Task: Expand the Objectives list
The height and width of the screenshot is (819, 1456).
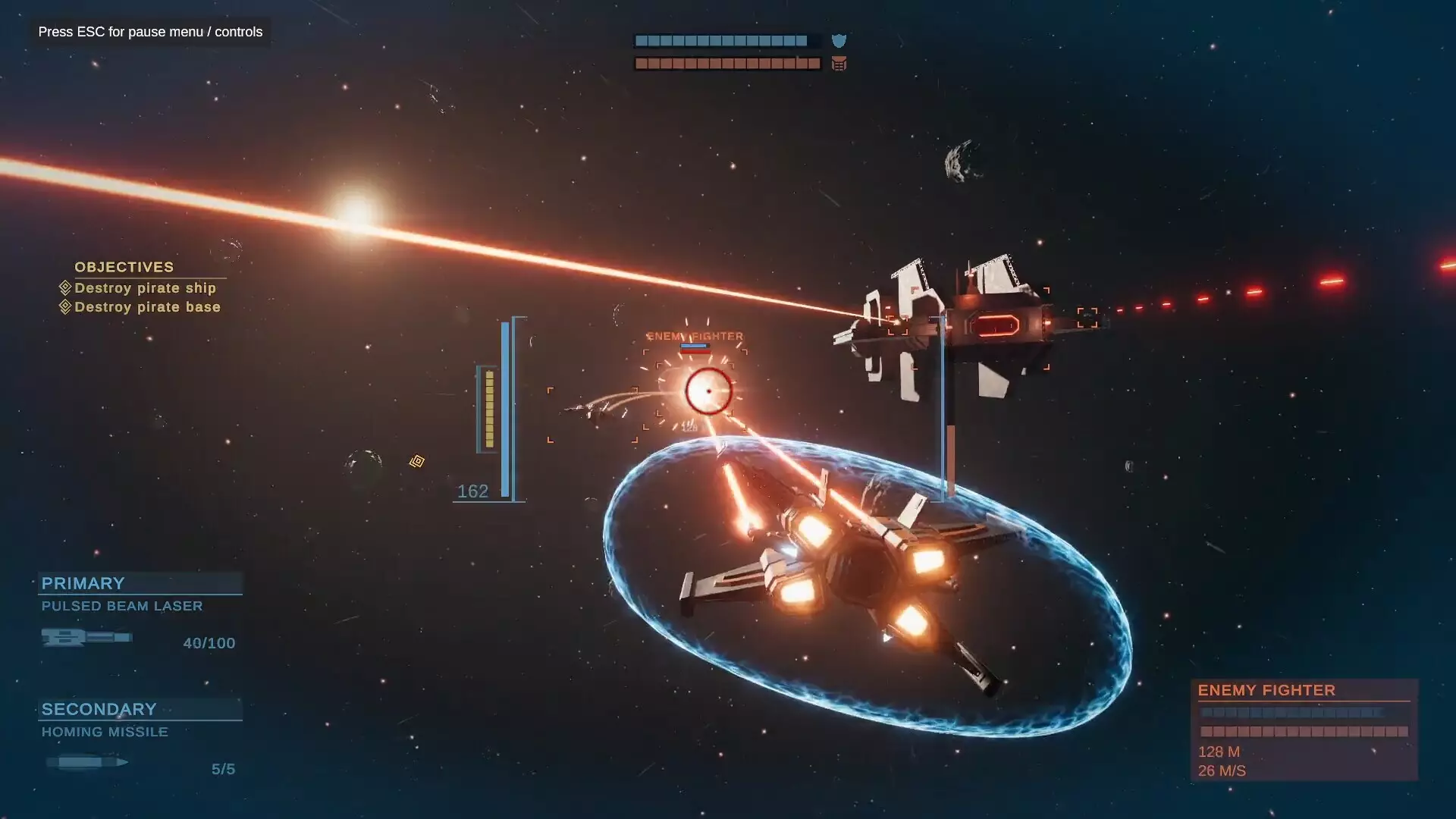Action: click(x=124, y=267)
